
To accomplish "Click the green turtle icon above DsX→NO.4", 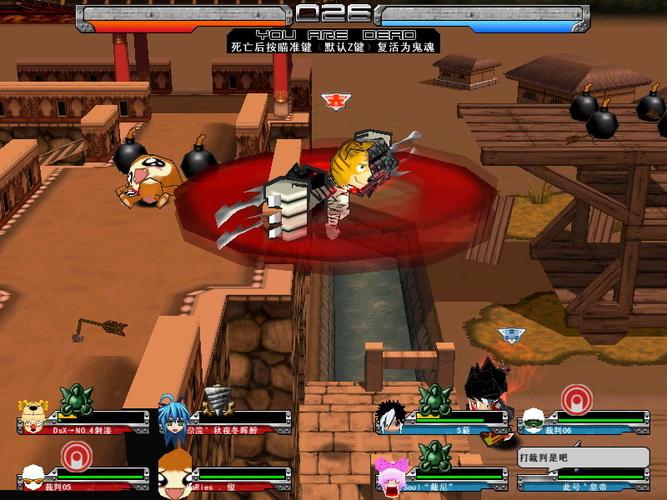I will coord(76,401).
